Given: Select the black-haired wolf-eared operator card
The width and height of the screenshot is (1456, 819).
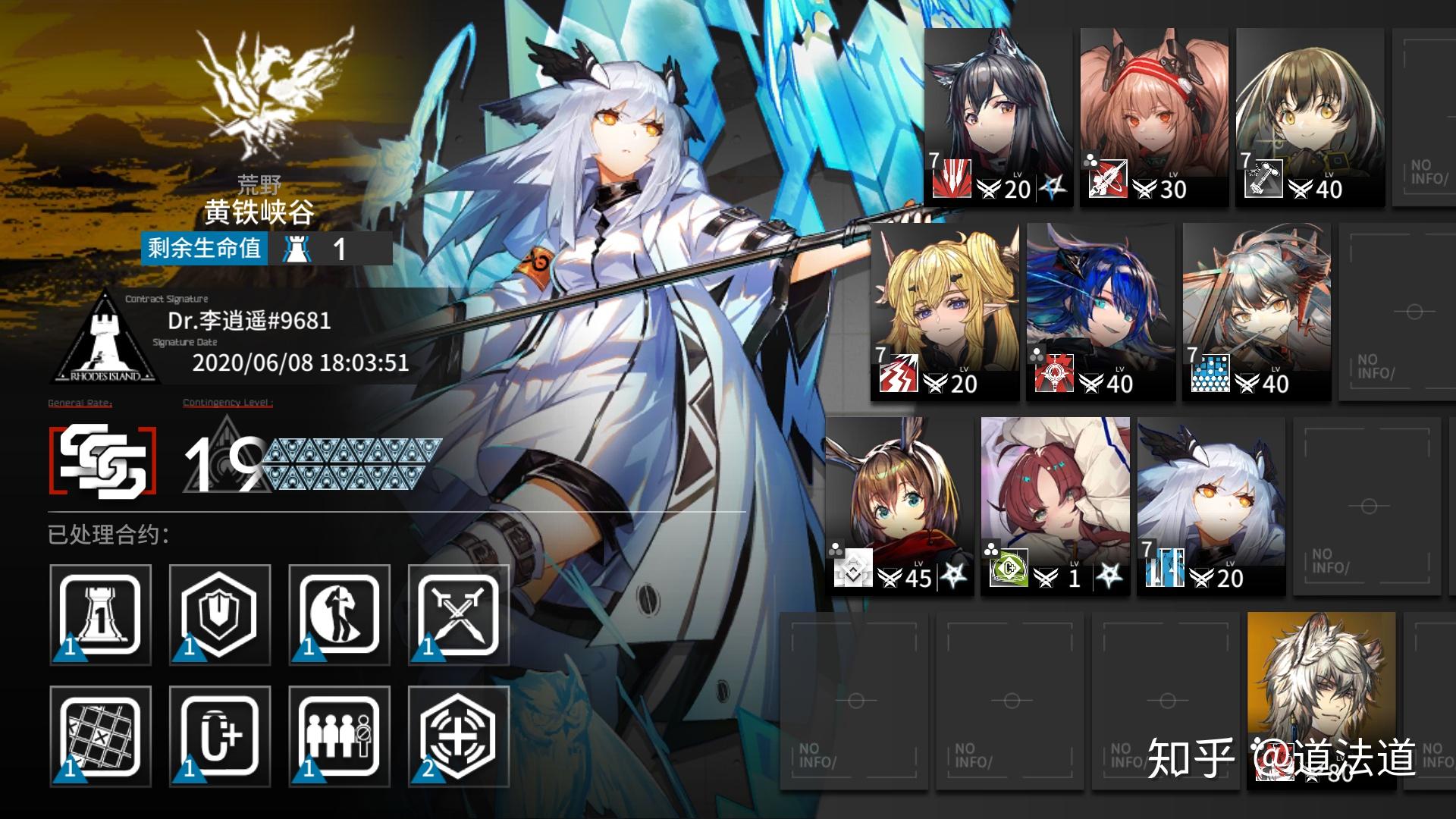Looking at the screenshot, I should click(x=998, y=117).
